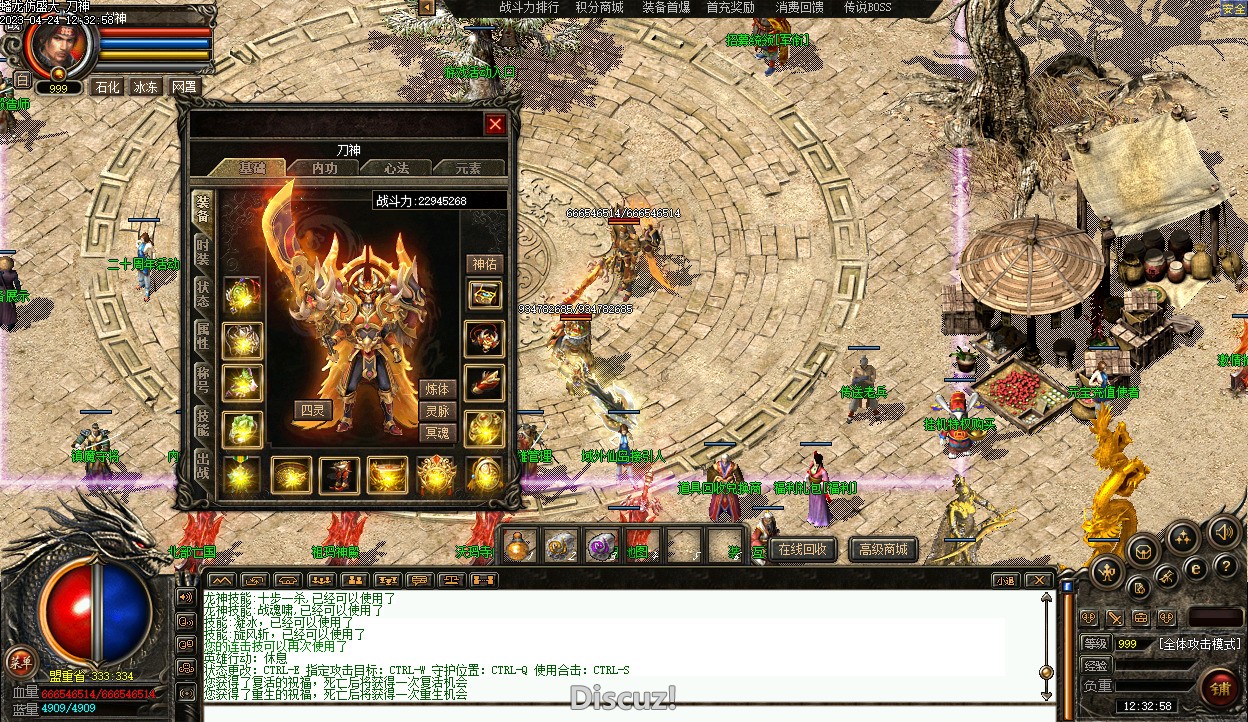Select the 元素 tab
1248x722 pixels.
tap(468, 168)
